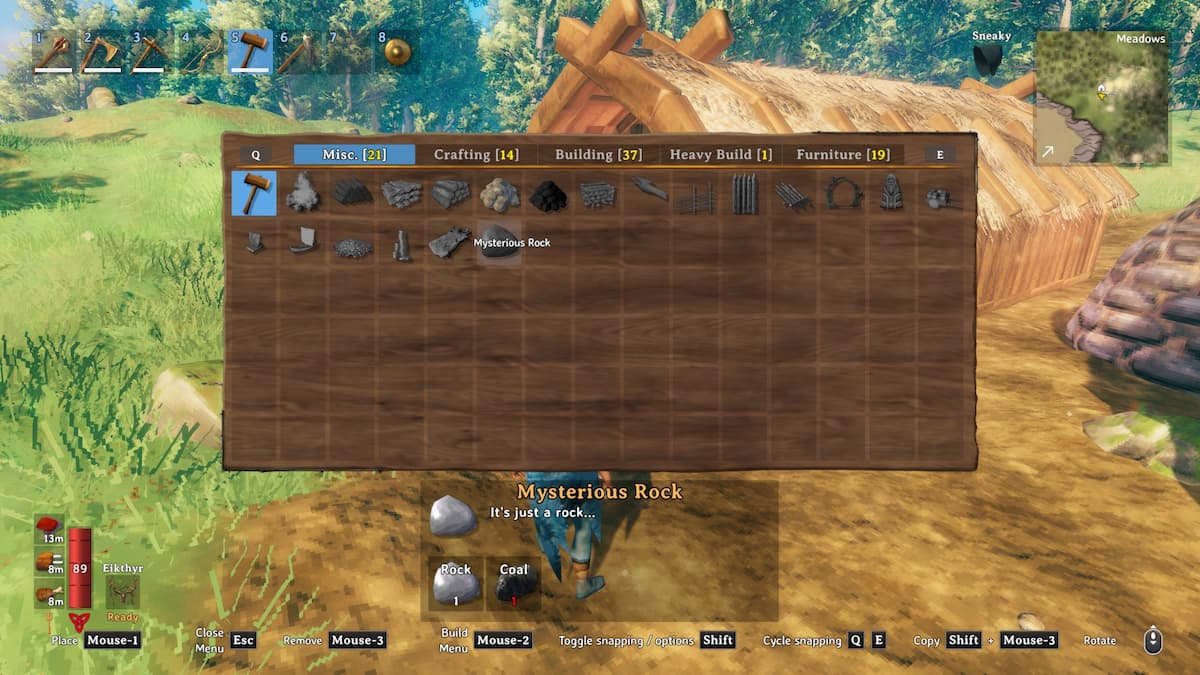Choose the Misc. tab
The height and width of the screenshot is (675, 1200).
(x=354, y=155)
